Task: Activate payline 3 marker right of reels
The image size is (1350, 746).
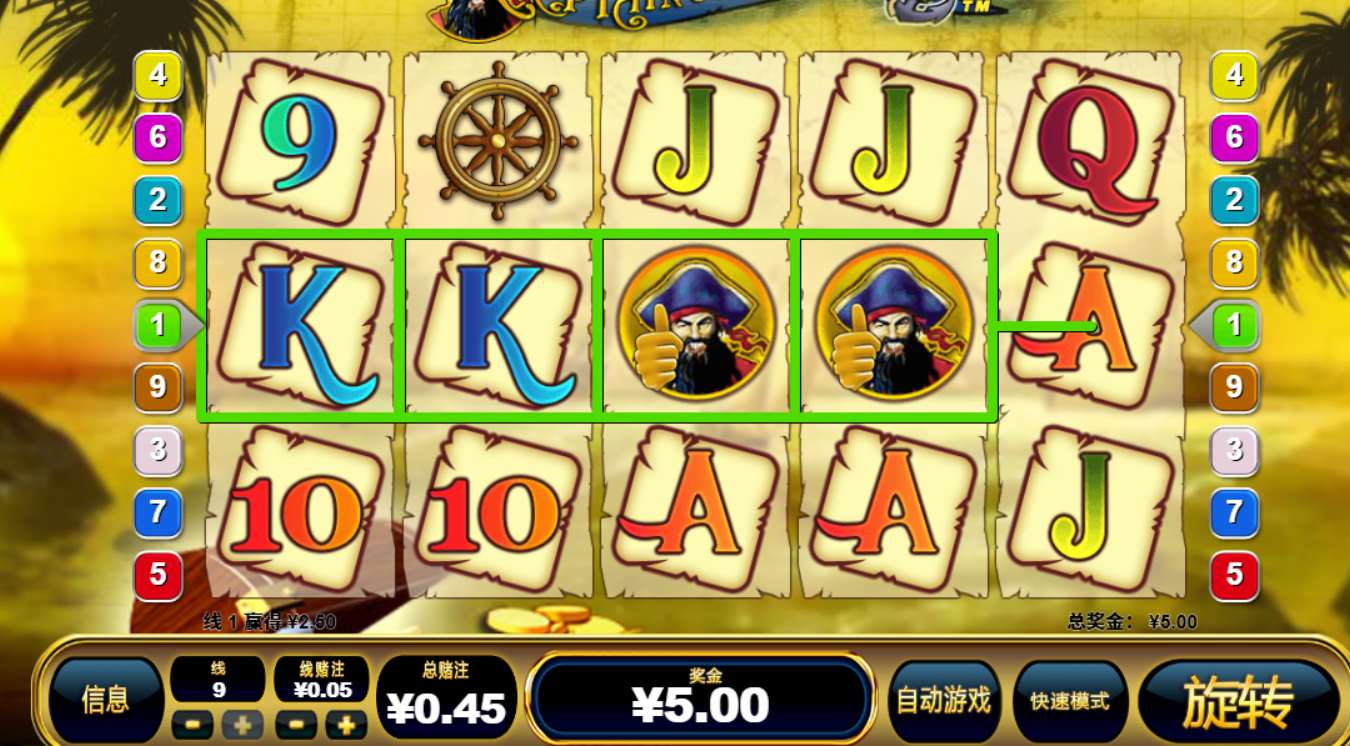Action: coord(1234,450)
